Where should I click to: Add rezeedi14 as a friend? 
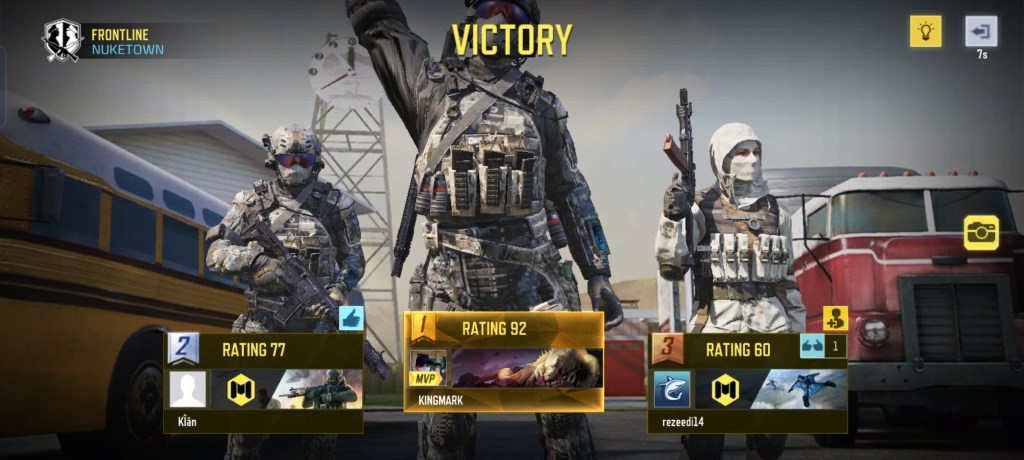tap(835, 319)
